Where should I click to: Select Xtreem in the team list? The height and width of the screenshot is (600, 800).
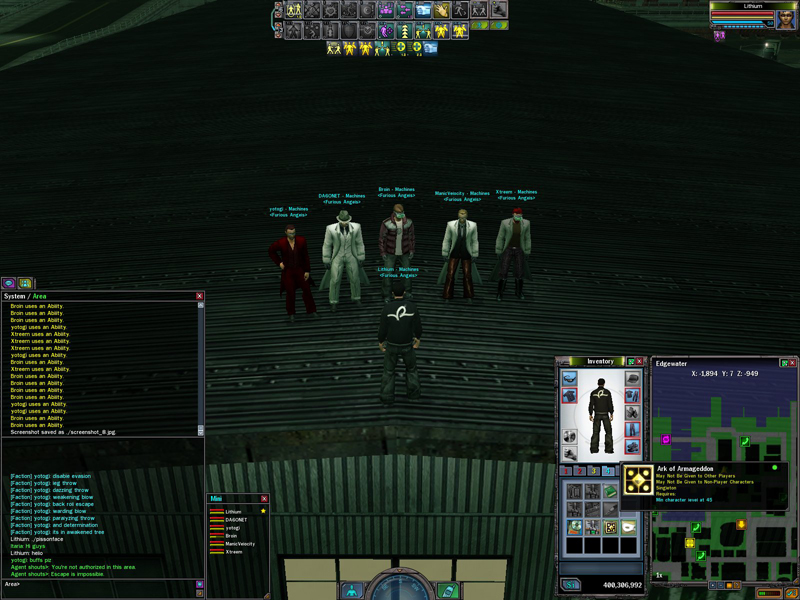coord(234,552)
